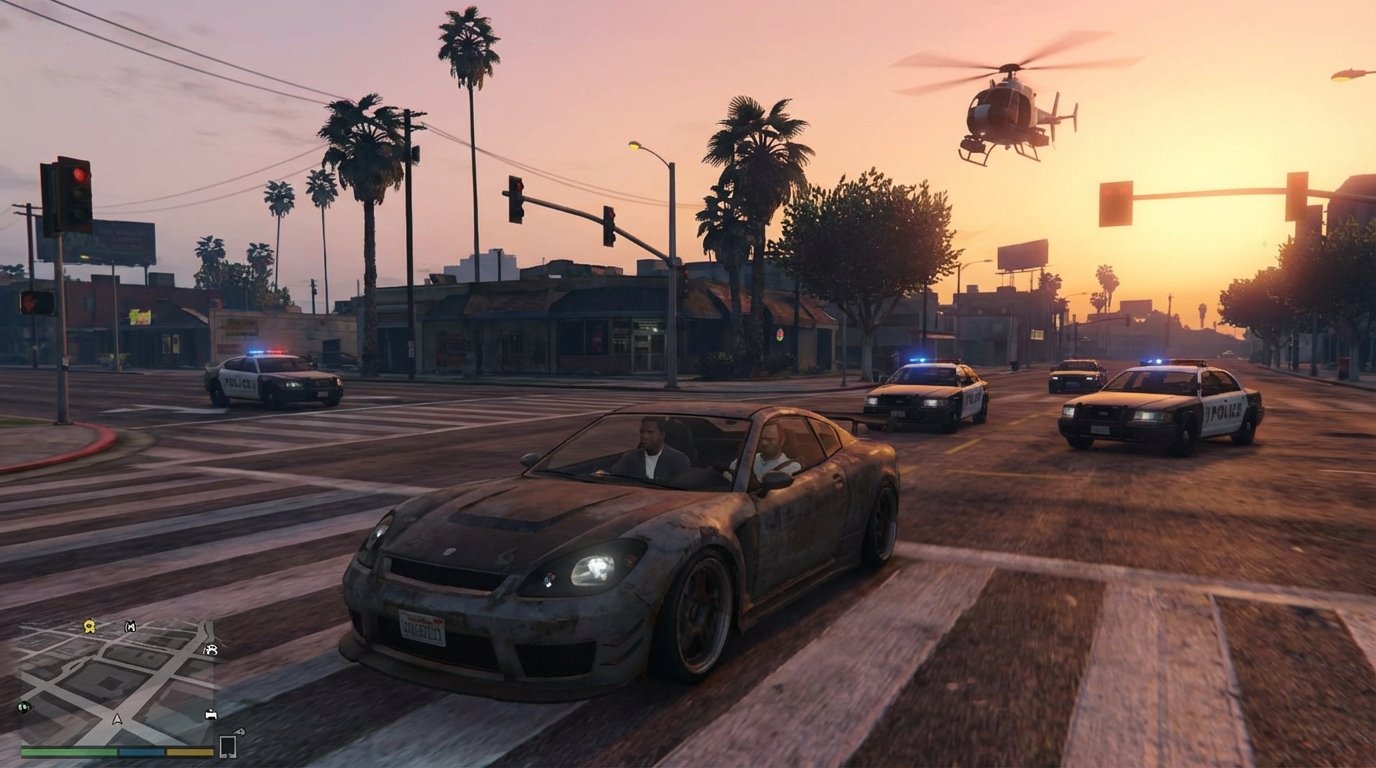Select the phone battery icon beside the ability bar
This screenshot has height=768, width=1376.
(x=228, y=746)
